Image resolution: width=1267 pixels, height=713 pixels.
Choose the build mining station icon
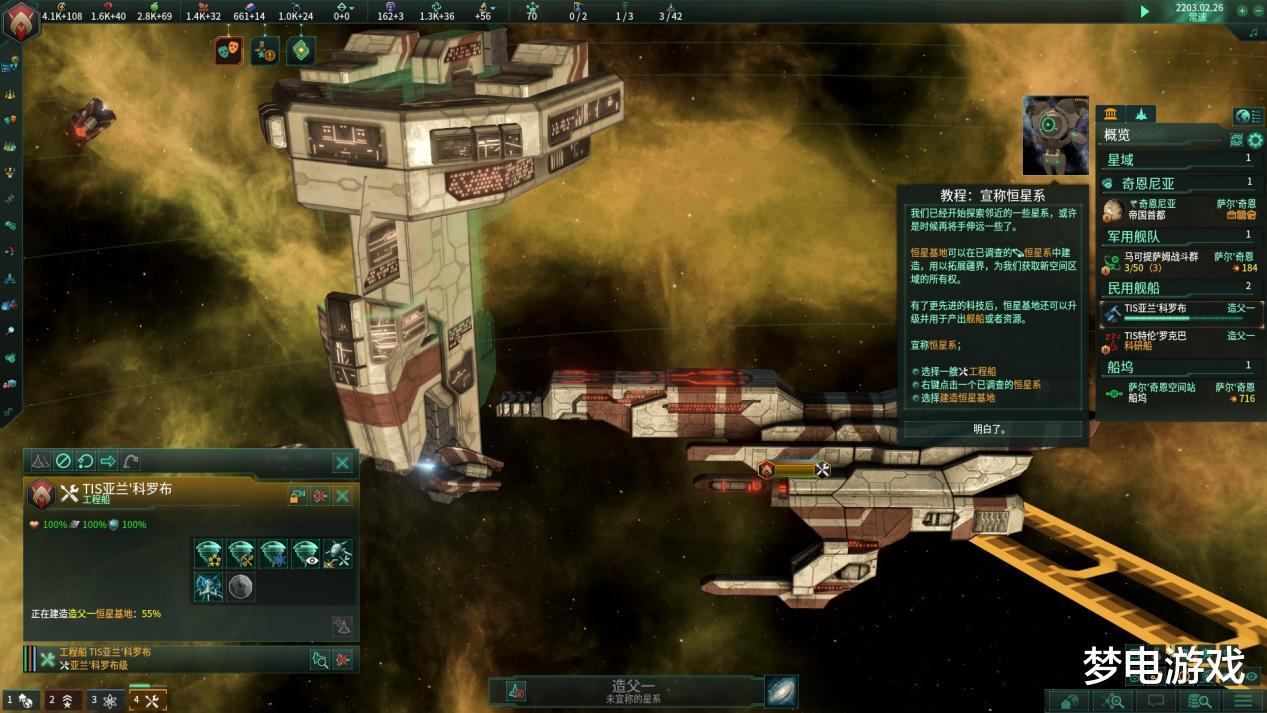[x=241, y=553]
